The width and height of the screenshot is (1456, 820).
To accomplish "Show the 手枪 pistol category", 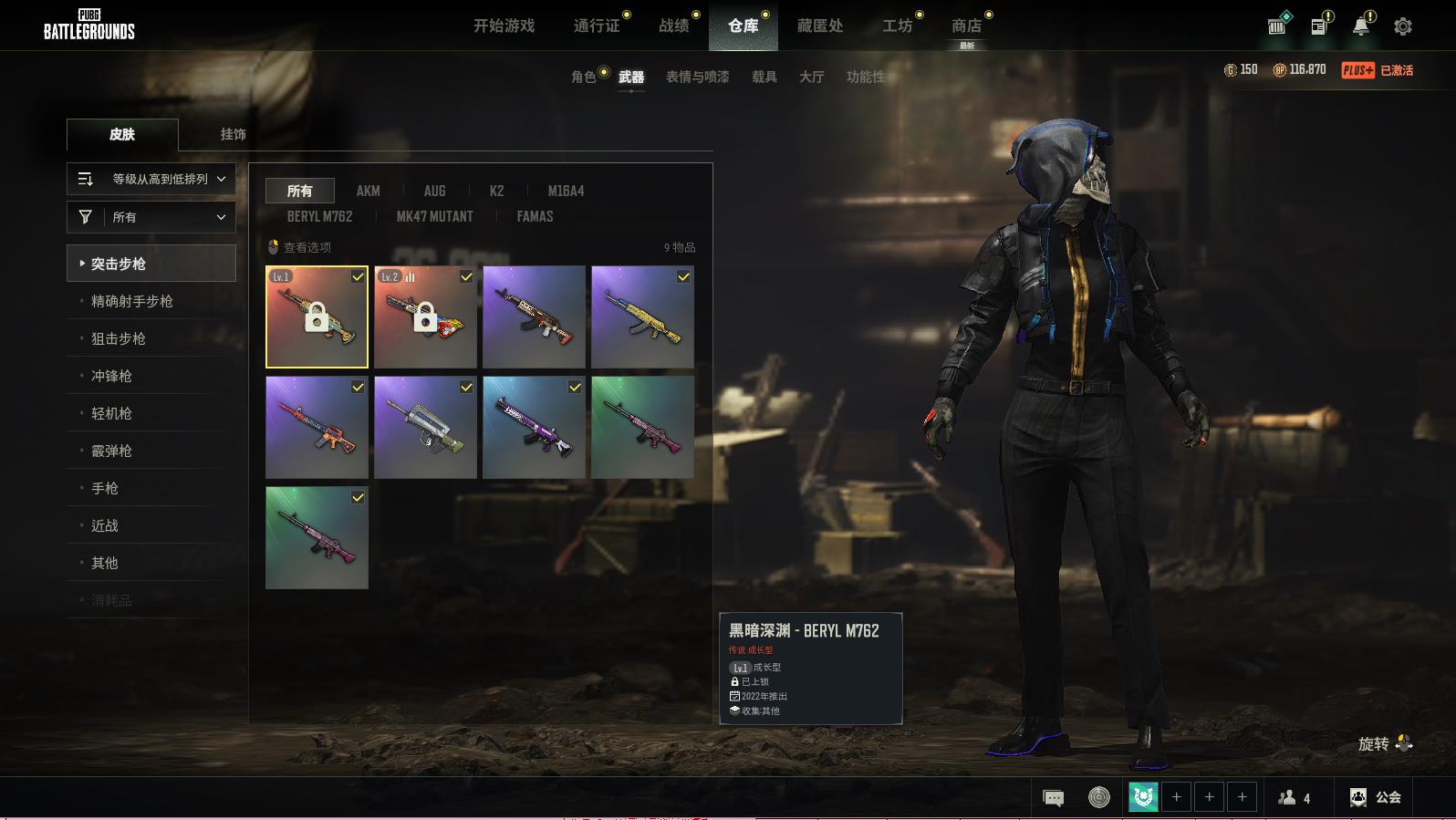I will [x=105, y=488].
